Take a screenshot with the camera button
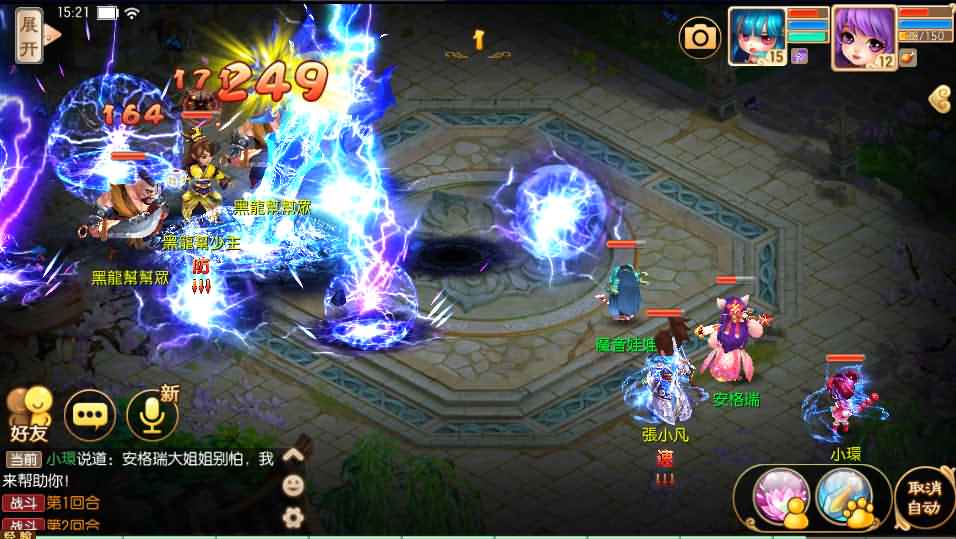This screenshot has height=539, width=956. [x=700, y=38]
